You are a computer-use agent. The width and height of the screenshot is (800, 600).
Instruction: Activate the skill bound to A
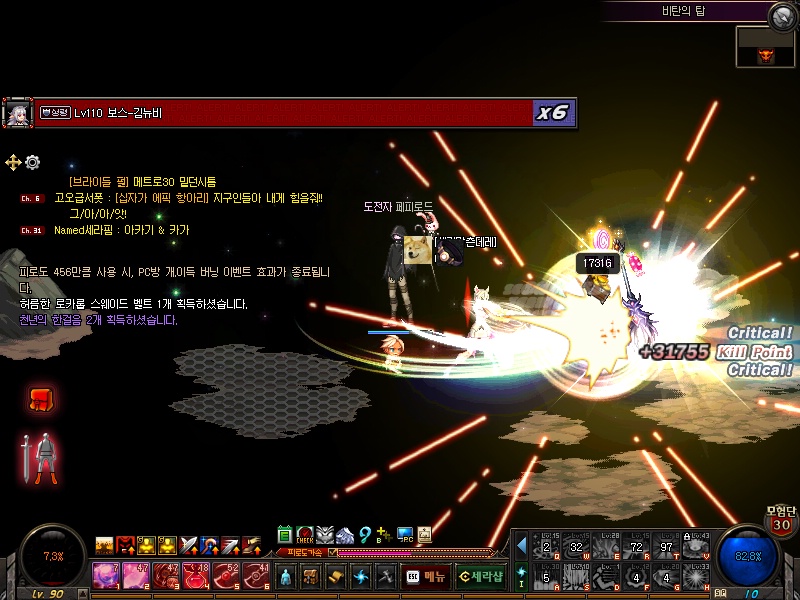pos(545,576)
